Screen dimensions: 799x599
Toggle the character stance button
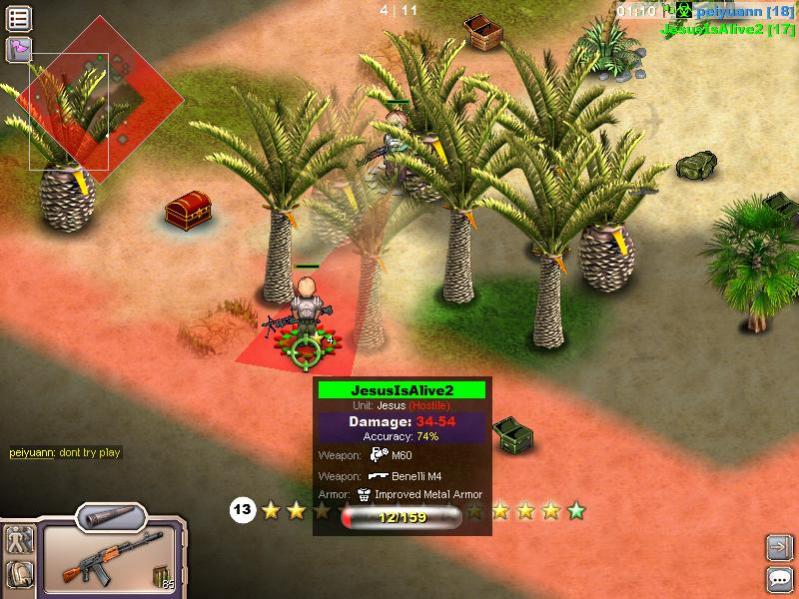click(19, 540)
